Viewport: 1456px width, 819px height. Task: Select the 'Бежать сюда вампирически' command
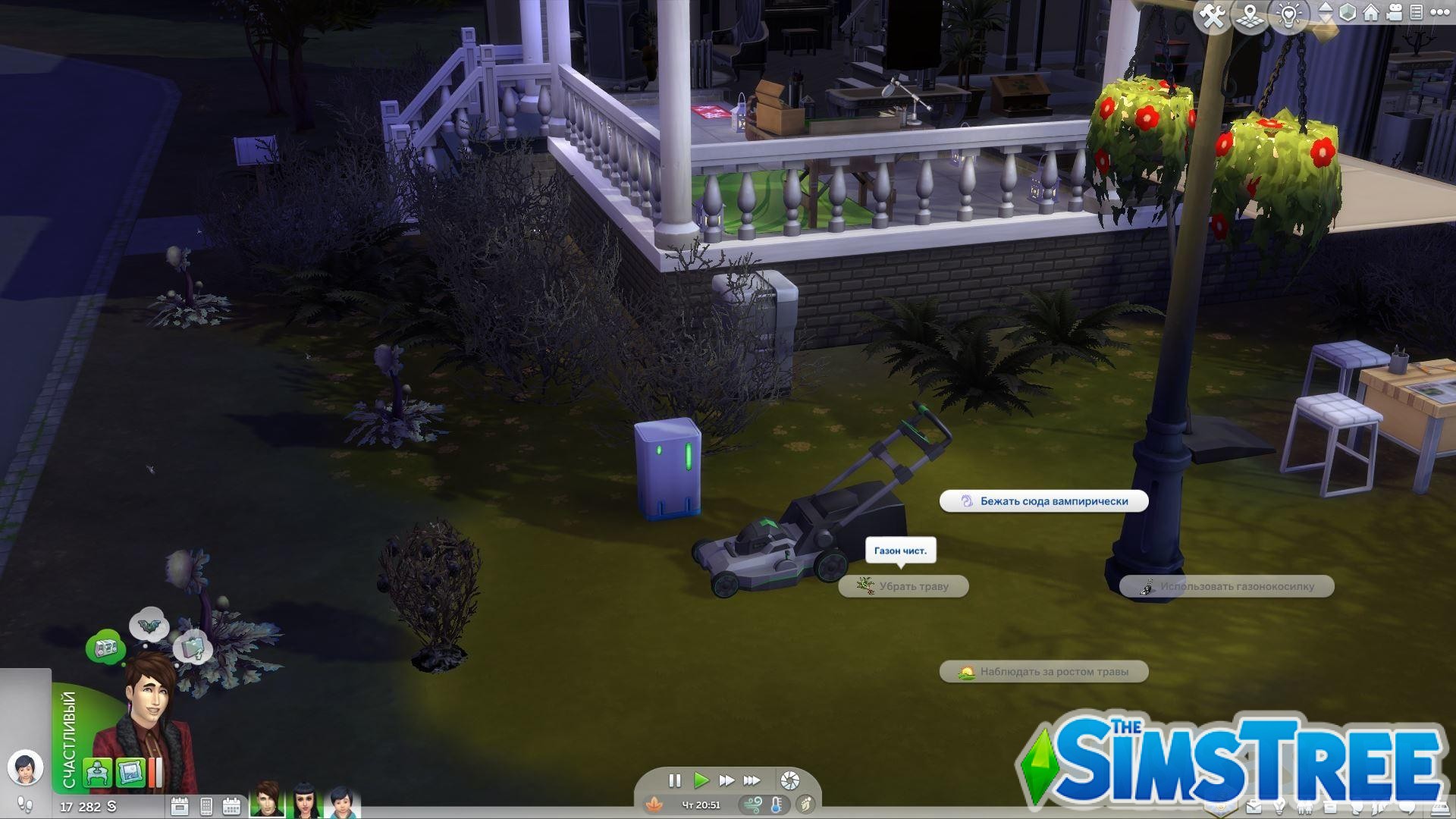[1044, 501]
